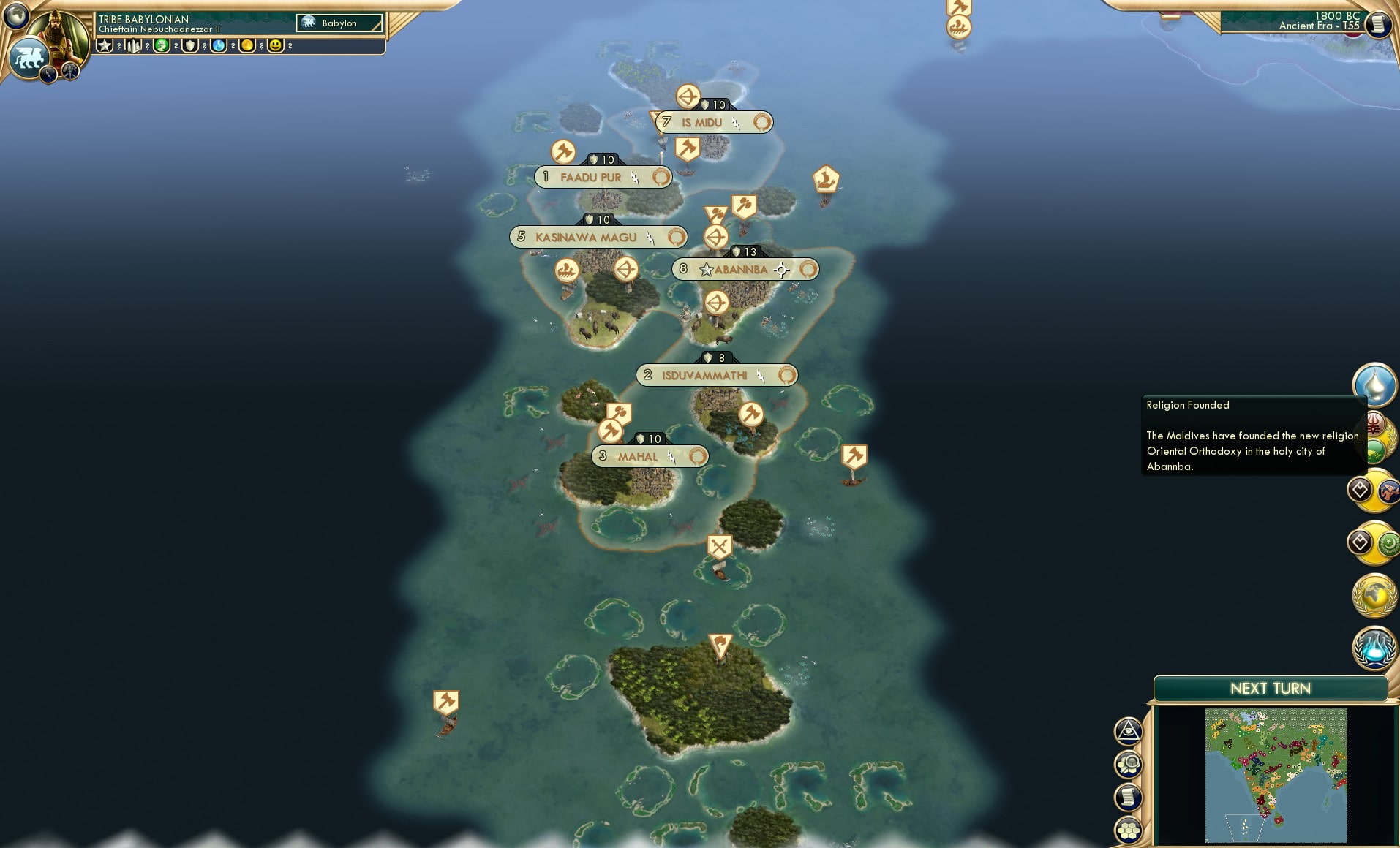Open the science flask notification icon on right edge

tap(1374, 646)
